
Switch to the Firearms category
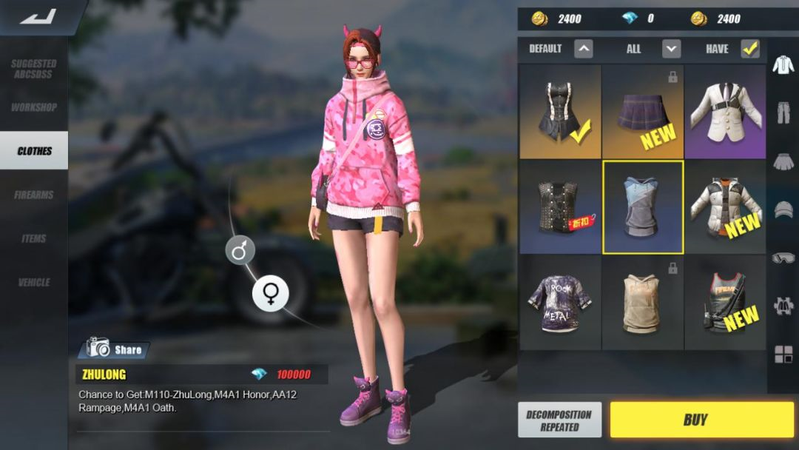click(x=34, y=195)
